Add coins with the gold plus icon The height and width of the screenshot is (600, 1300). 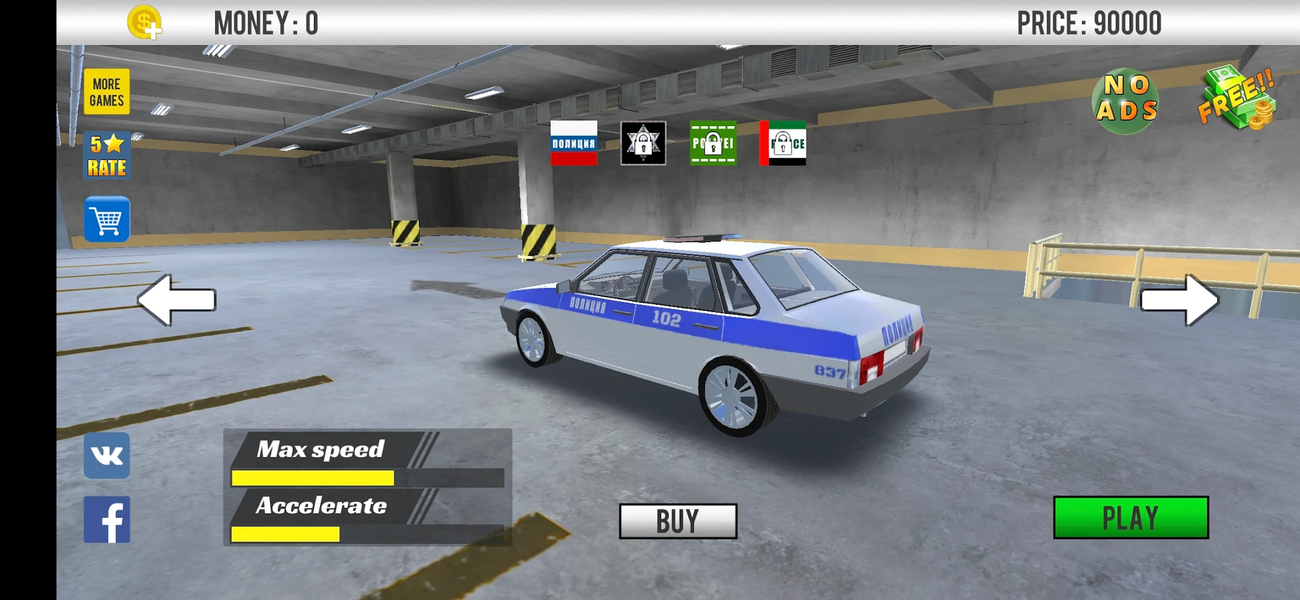[x=145, y=22]
